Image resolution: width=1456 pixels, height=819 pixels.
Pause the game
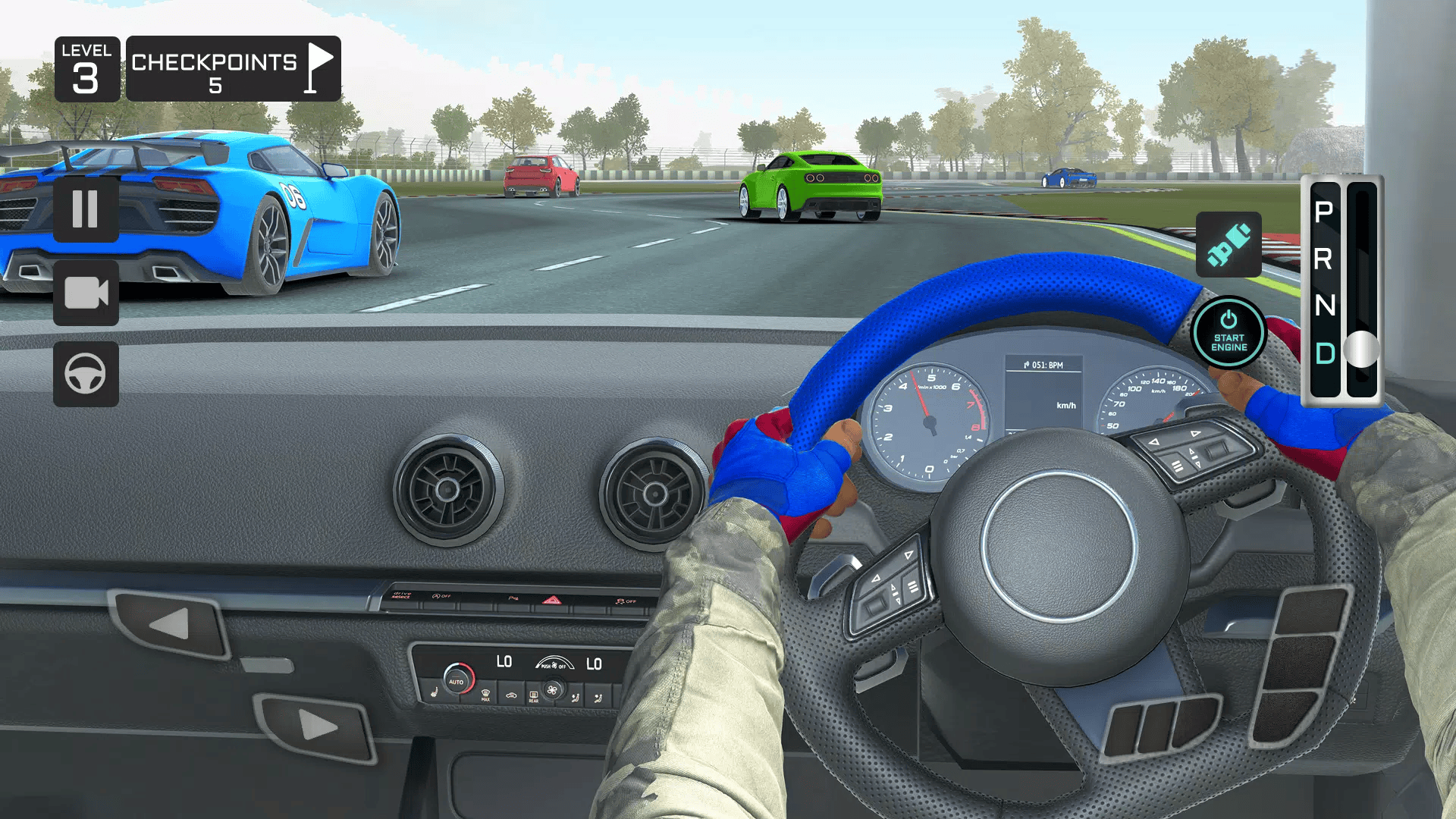[86, 209]
